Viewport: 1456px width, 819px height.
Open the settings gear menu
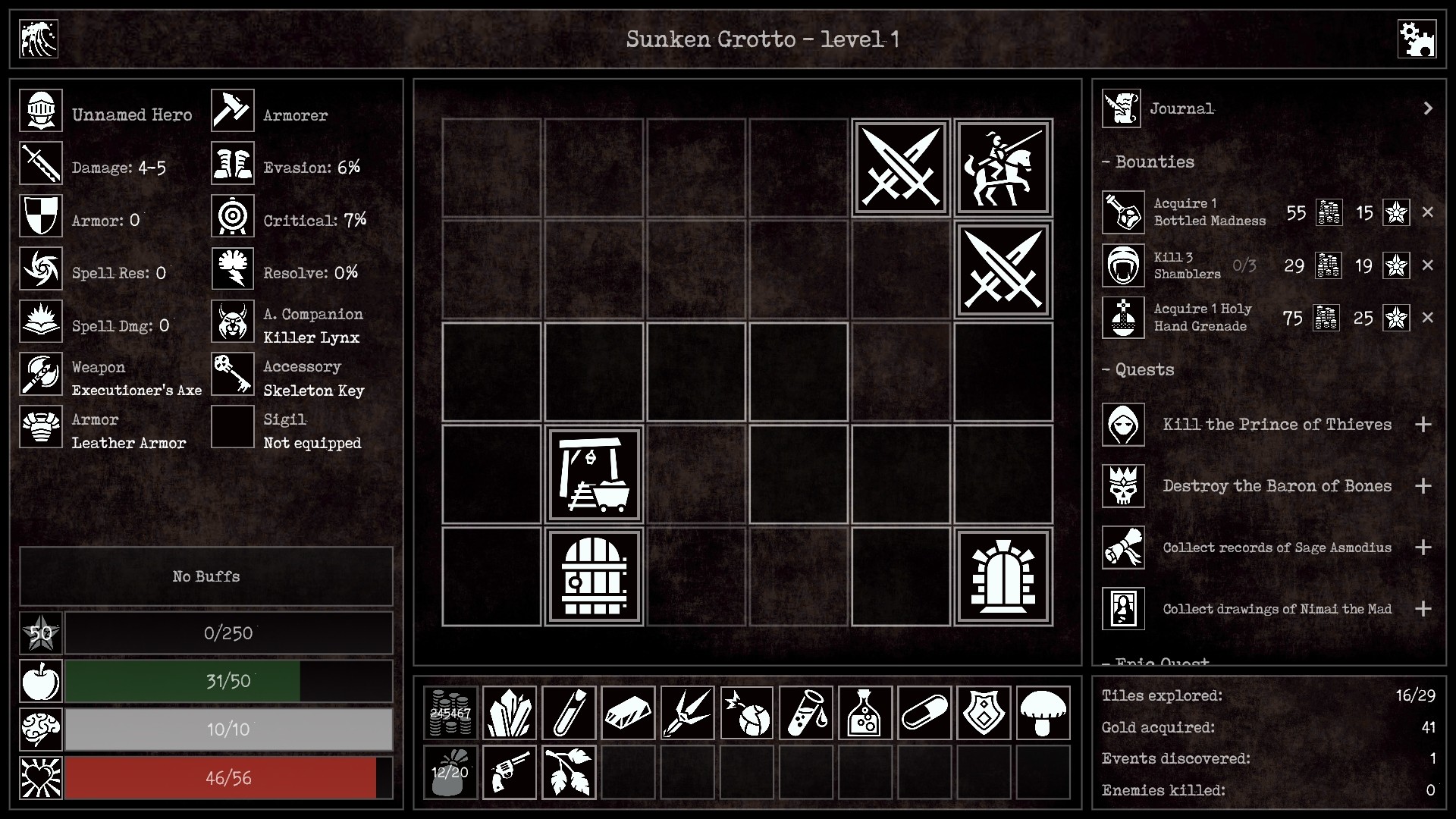coord(1417,39)
